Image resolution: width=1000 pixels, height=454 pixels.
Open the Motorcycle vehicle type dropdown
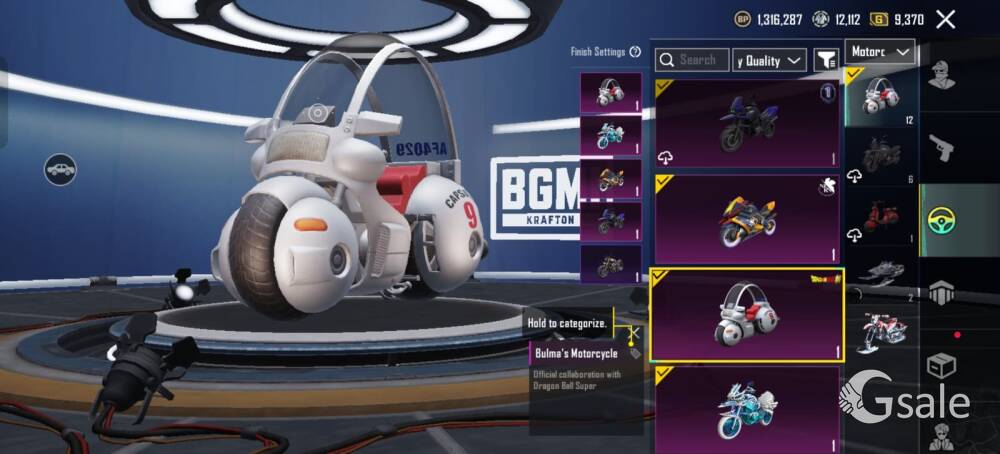coord(880,52)
